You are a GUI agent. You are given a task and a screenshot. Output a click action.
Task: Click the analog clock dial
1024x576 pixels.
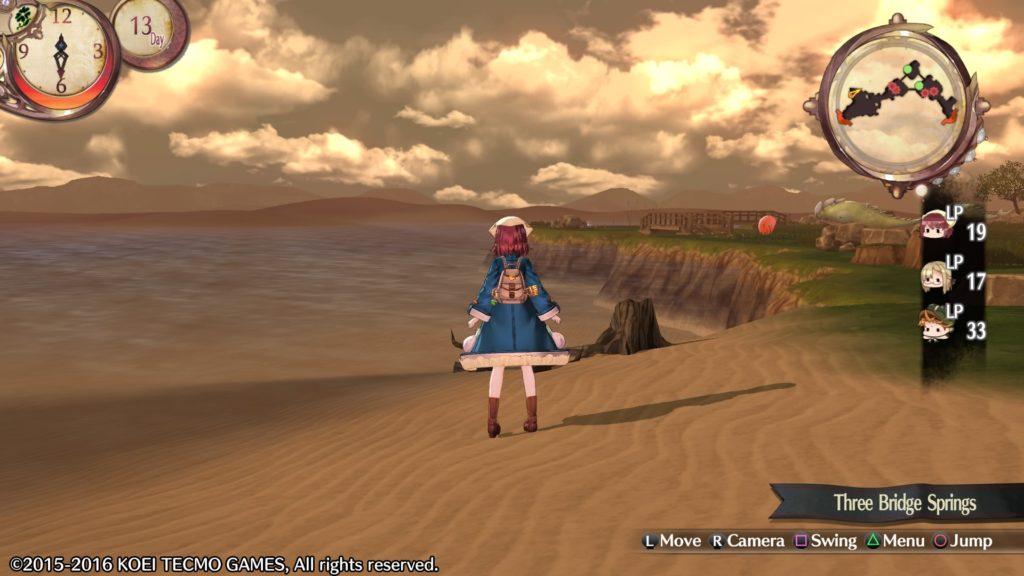coord(60,50)
